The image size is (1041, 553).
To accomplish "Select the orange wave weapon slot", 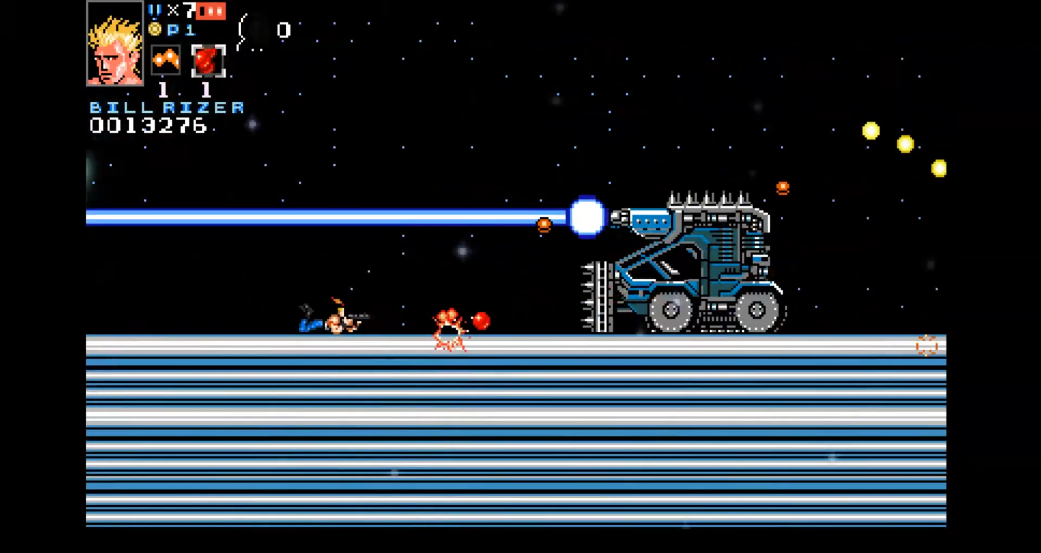I will click(x=165, y=61).
